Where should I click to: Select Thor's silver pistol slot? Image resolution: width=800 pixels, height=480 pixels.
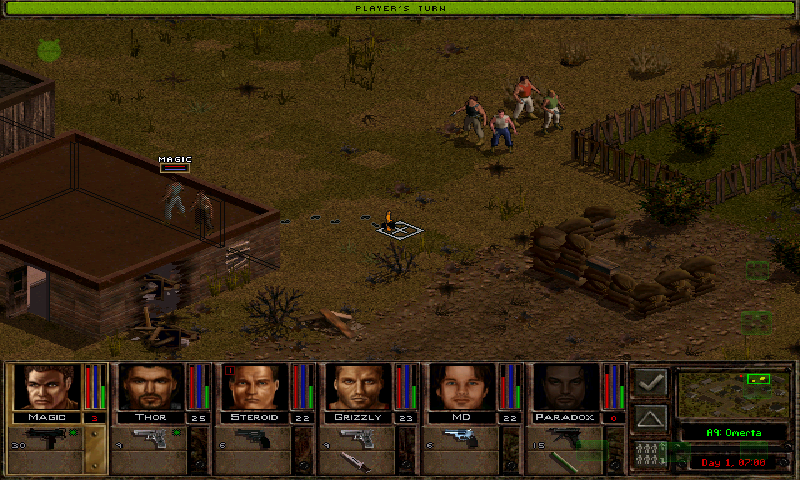click(149, 438)
